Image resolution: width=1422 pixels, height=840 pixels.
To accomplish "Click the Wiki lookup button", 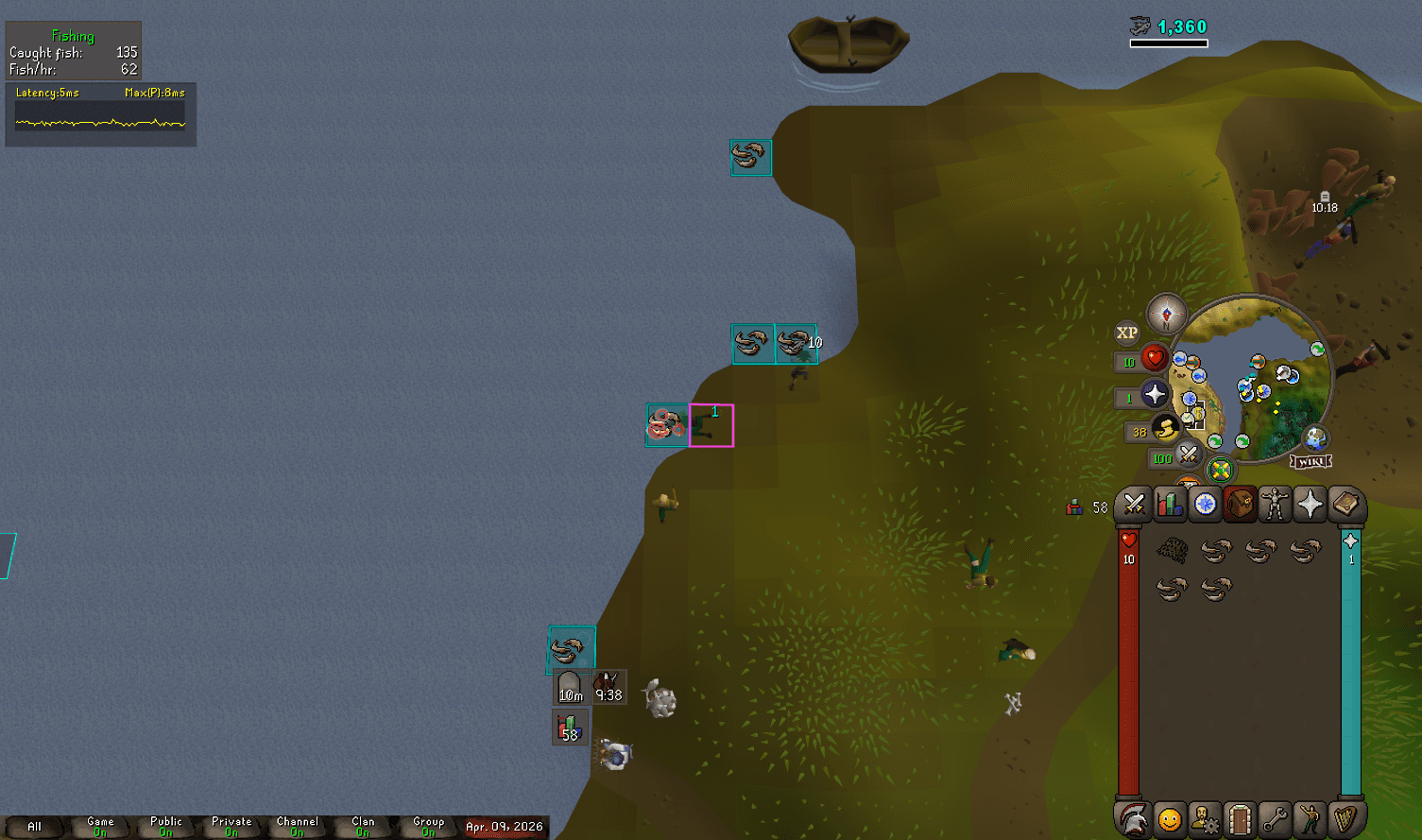I will click(1311, 461).
